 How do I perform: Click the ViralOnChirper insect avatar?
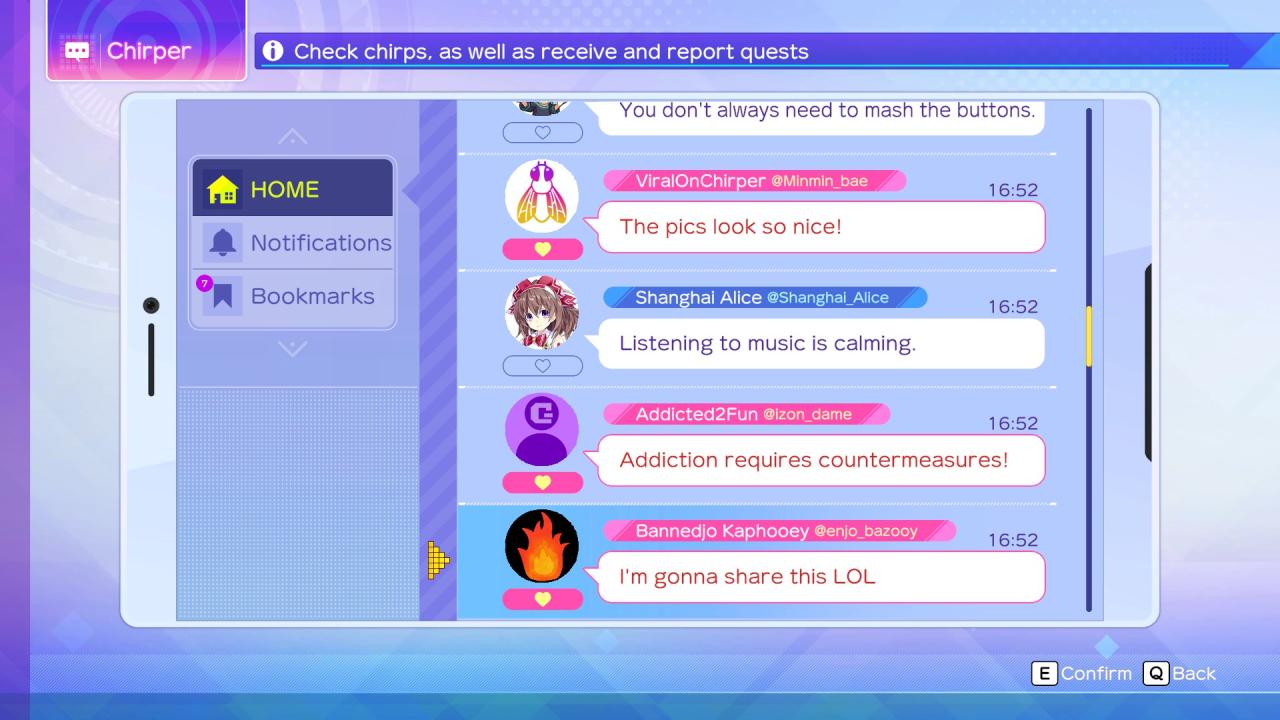pos(542,196)
